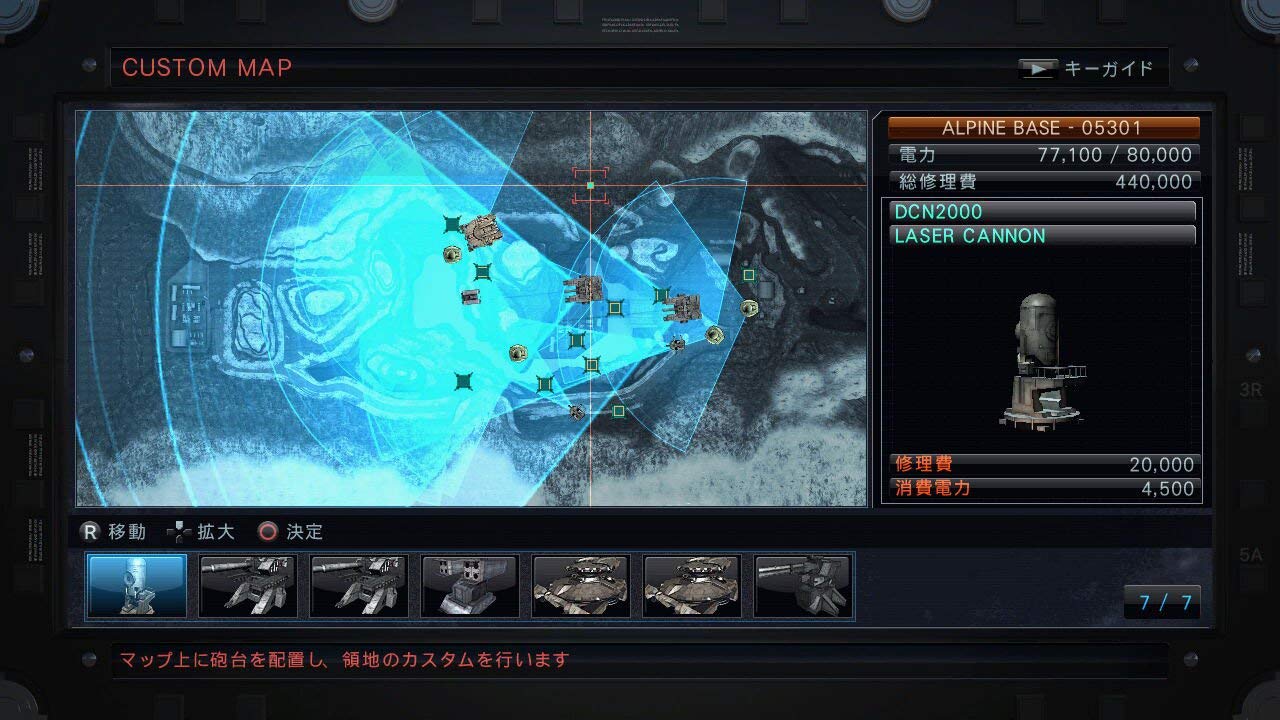
Task: Click the D-pad 拡大 zoom icon
Action: pos(180,531)
